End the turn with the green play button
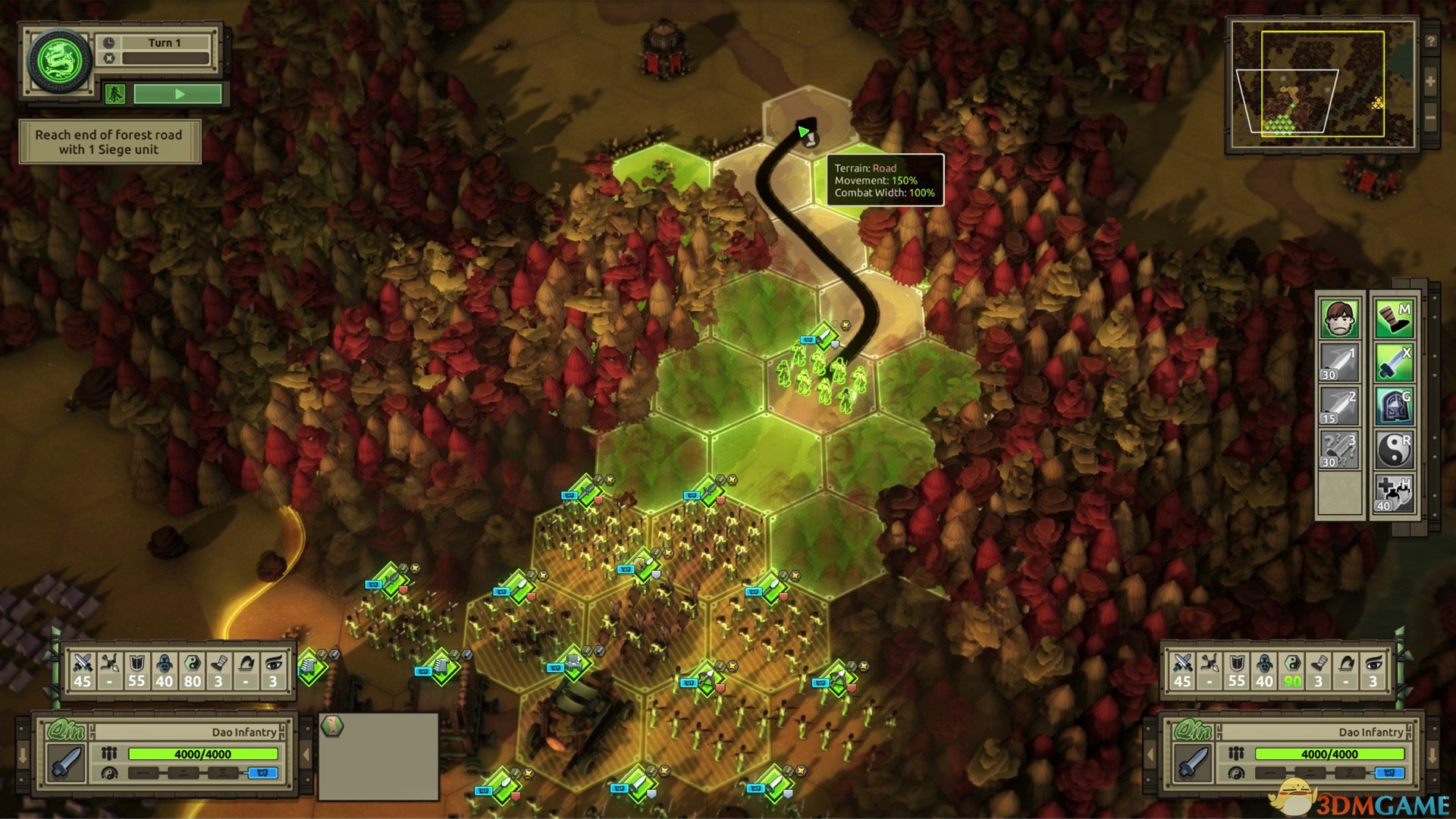 coord(178,94)
